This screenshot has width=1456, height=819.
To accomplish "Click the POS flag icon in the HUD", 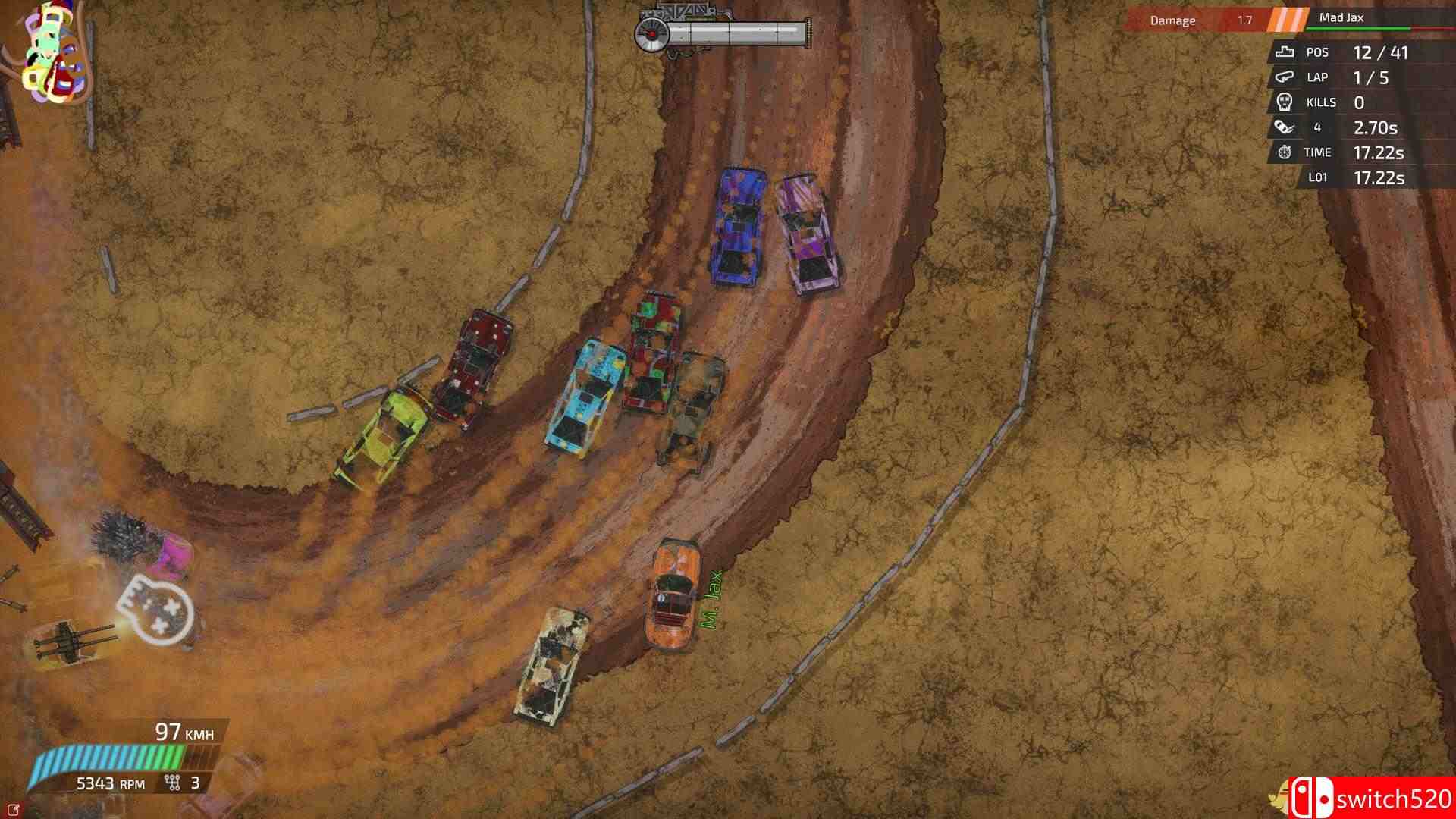I will [x=1284, y=52].
